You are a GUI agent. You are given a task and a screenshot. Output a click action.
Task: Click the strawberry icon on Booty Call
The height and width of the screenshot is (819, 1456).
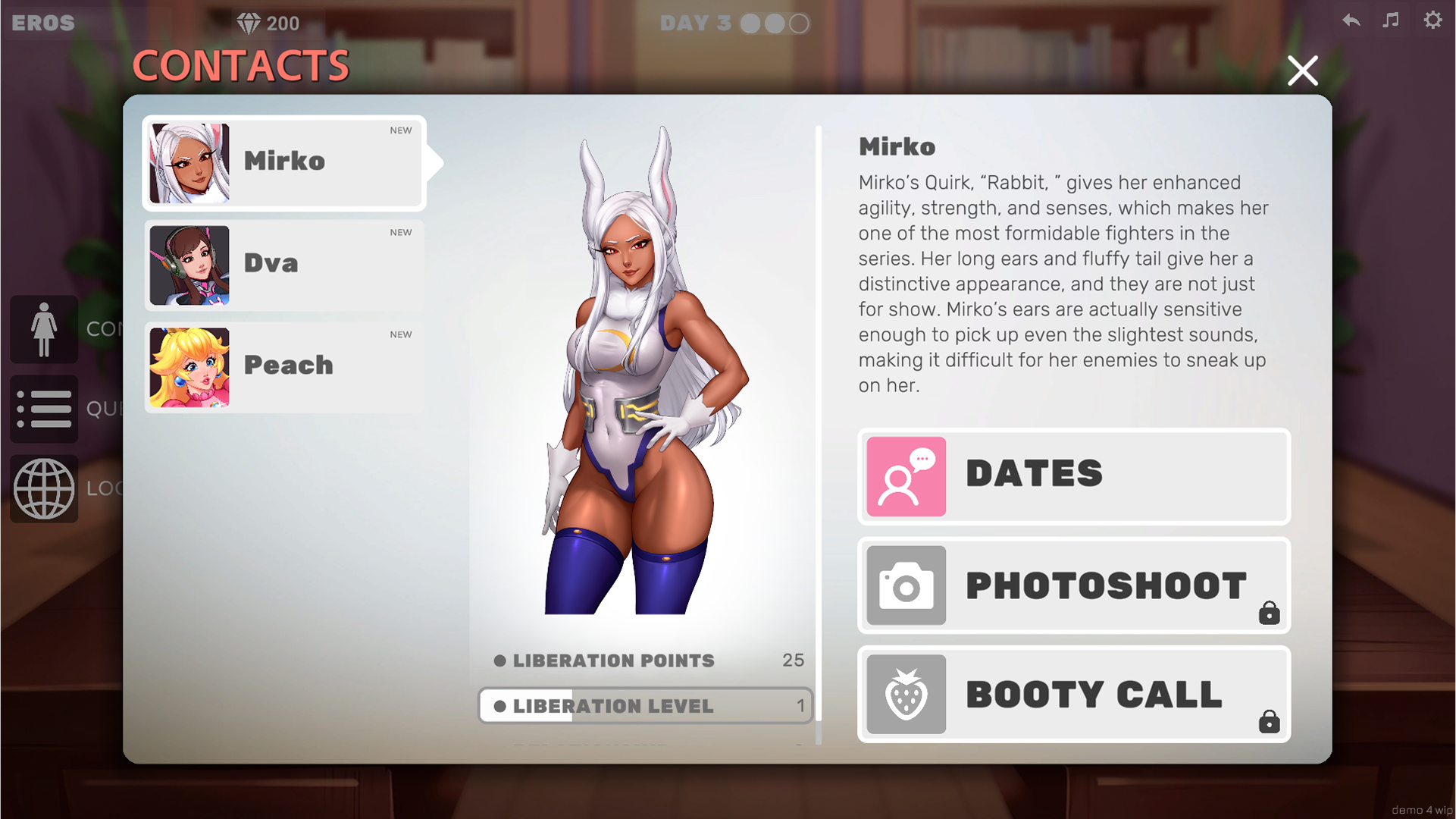(x=906, y=694)
